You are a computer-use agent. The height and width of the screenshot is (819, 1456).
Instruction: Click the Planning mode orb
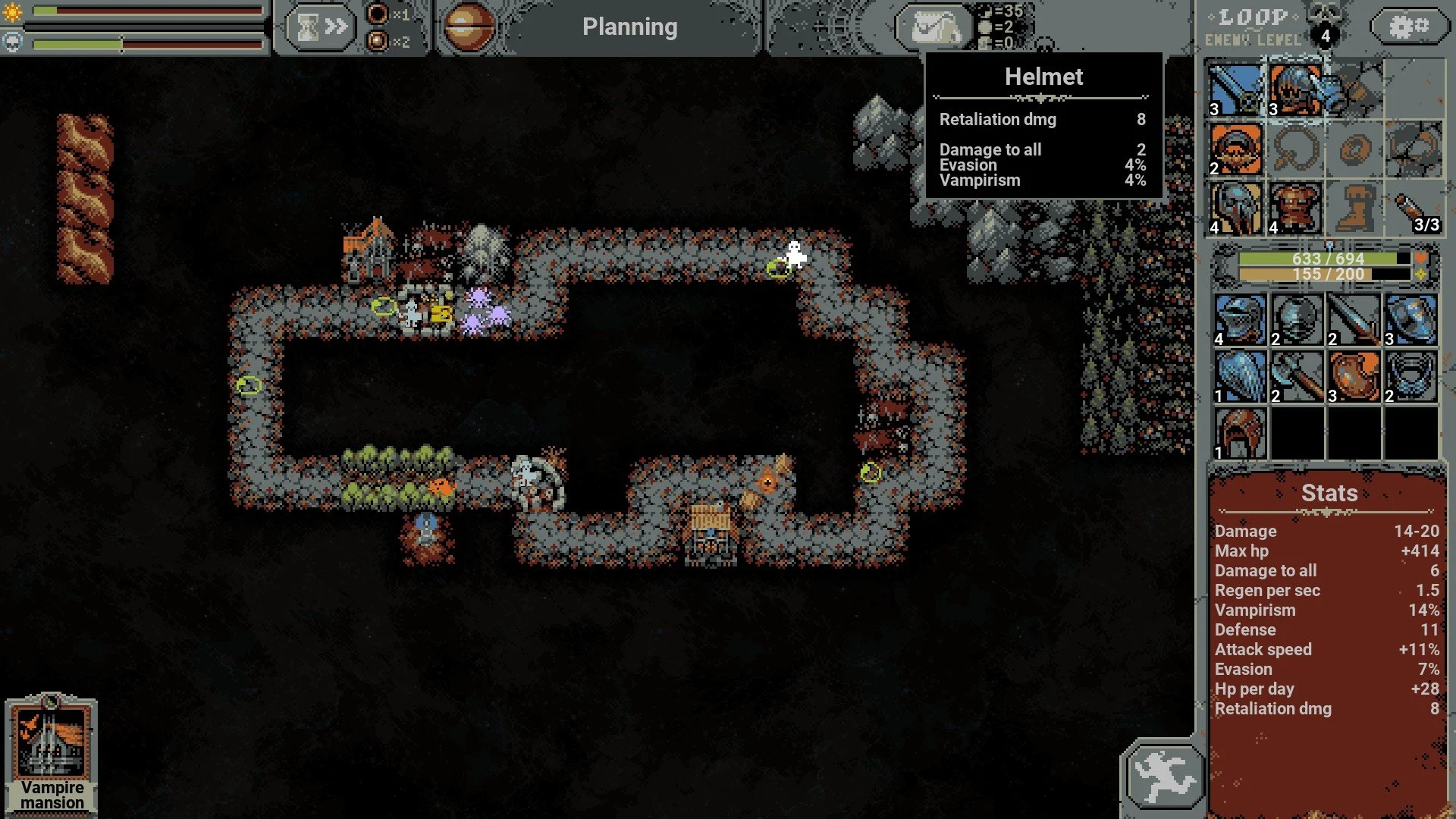[467, 27]
